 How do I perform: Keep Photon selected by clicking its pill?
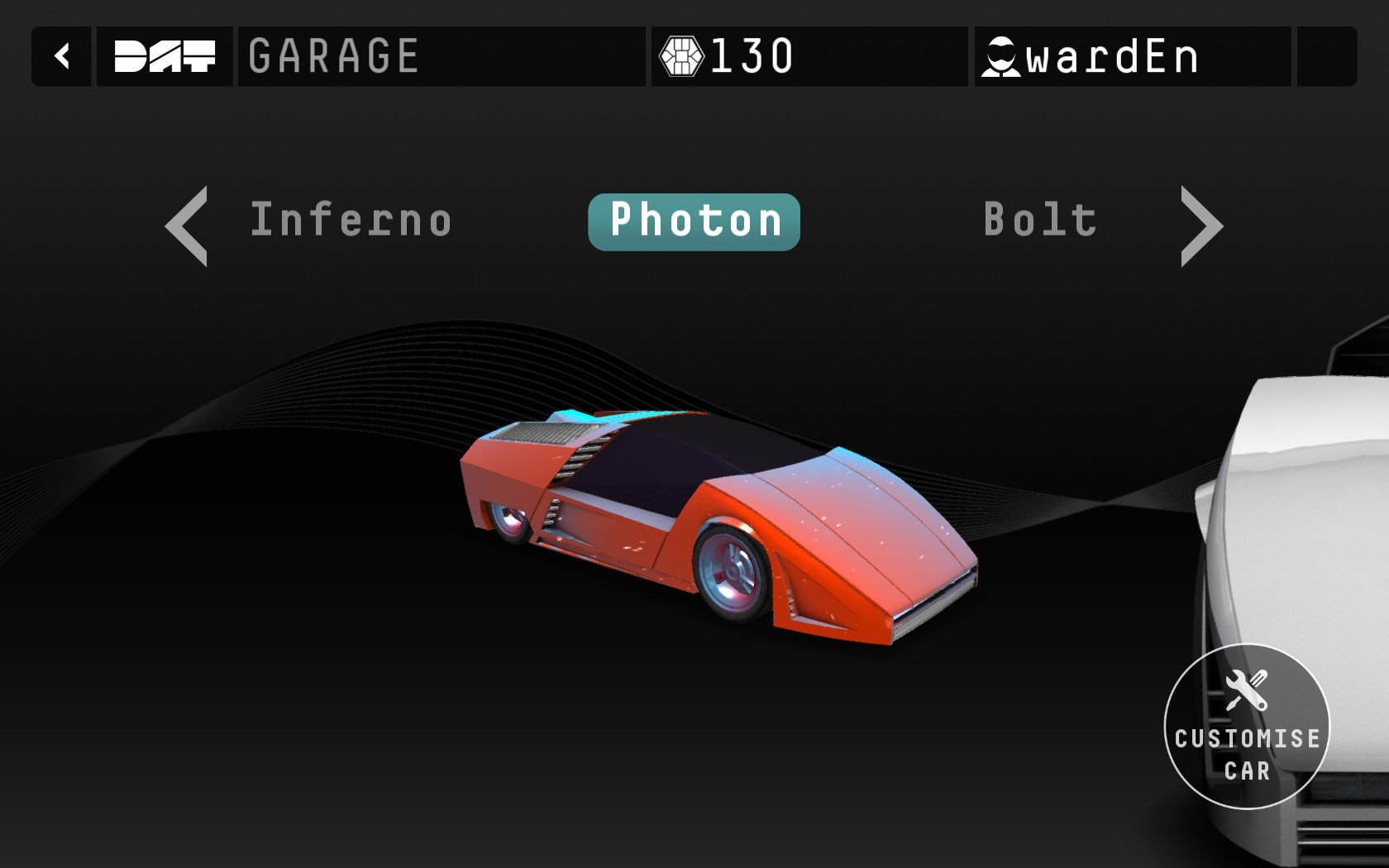point(693,219)
